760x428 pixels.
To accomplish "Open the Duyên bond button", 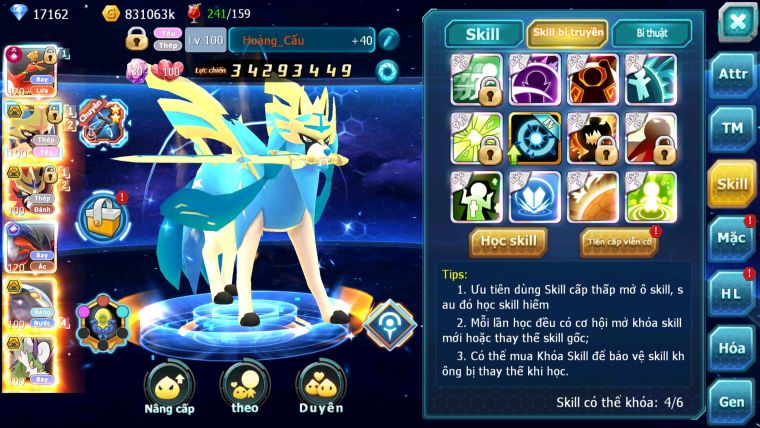I will (x=320, y=389).
